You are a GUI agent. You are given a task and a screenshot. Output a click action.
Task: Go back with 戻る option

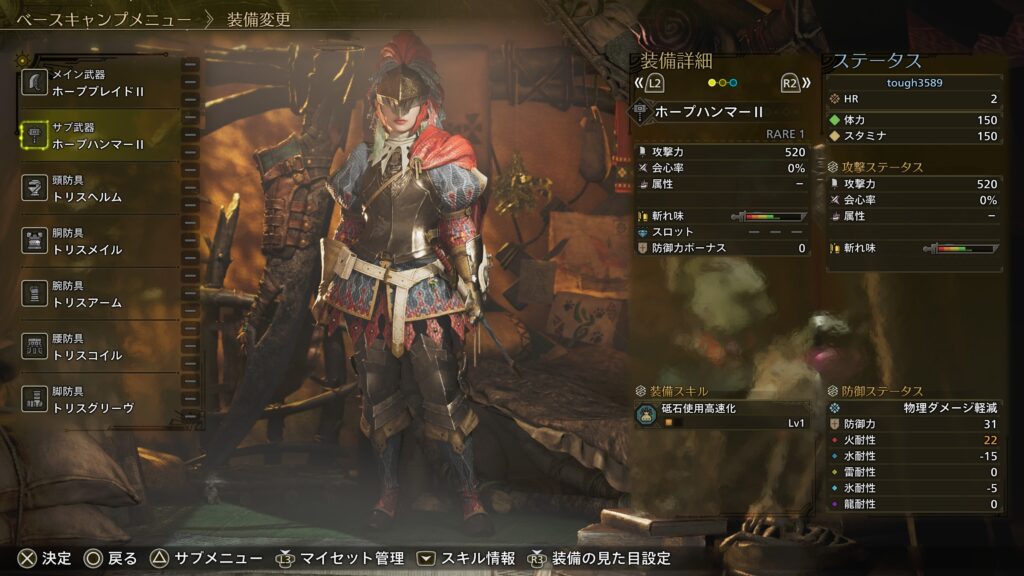click(x=110, y=558)
